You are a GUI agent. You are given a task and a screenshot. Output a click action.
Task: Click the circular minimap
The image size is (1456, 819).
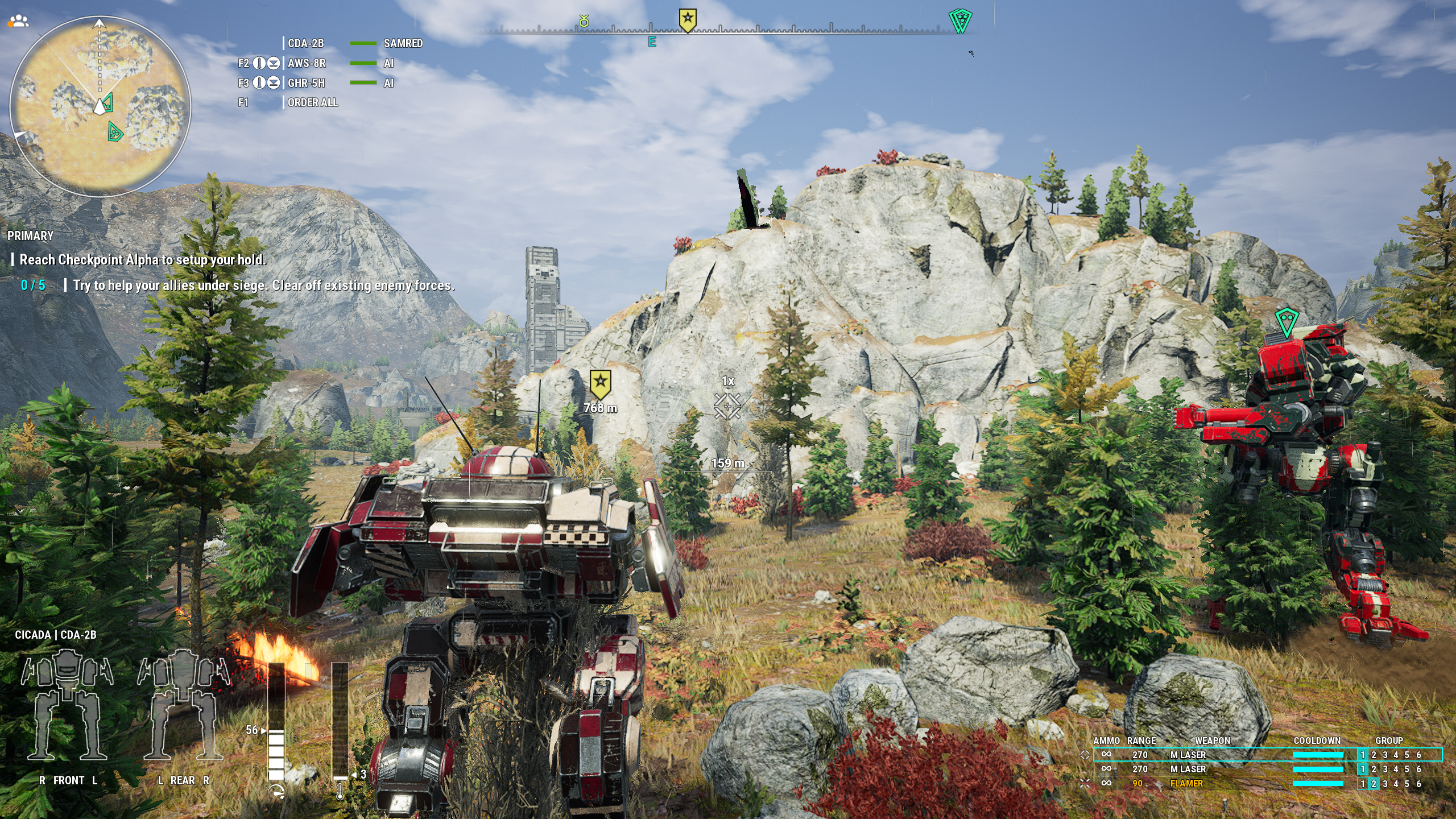click(x=101, y=106)
